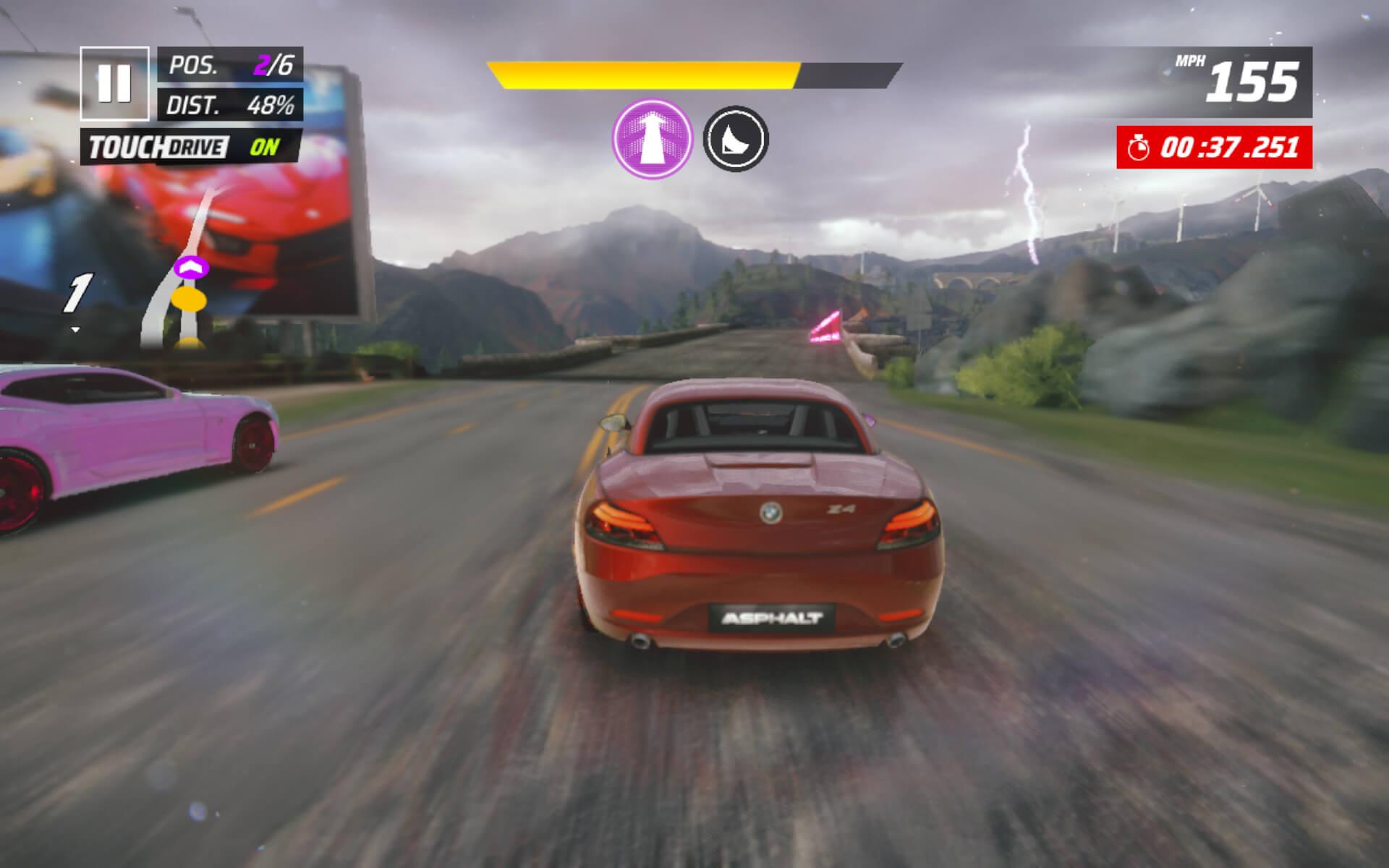Screen dimensions: 1389x868
Task: Activate the purple nitro ramp action icon
Action: 652,138
